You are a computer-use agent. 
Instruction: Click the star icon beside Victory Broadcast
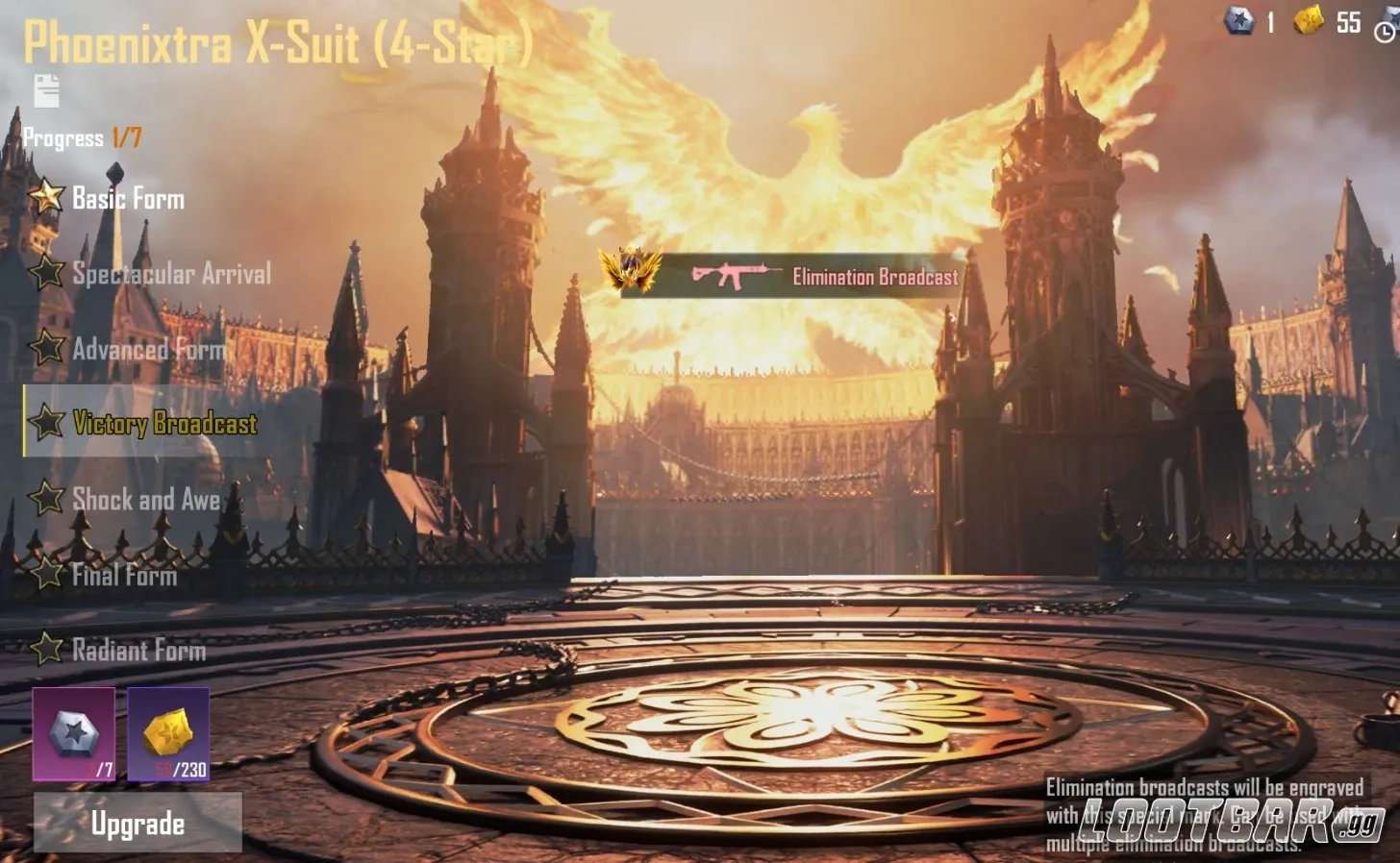click(x=46, y=424)
